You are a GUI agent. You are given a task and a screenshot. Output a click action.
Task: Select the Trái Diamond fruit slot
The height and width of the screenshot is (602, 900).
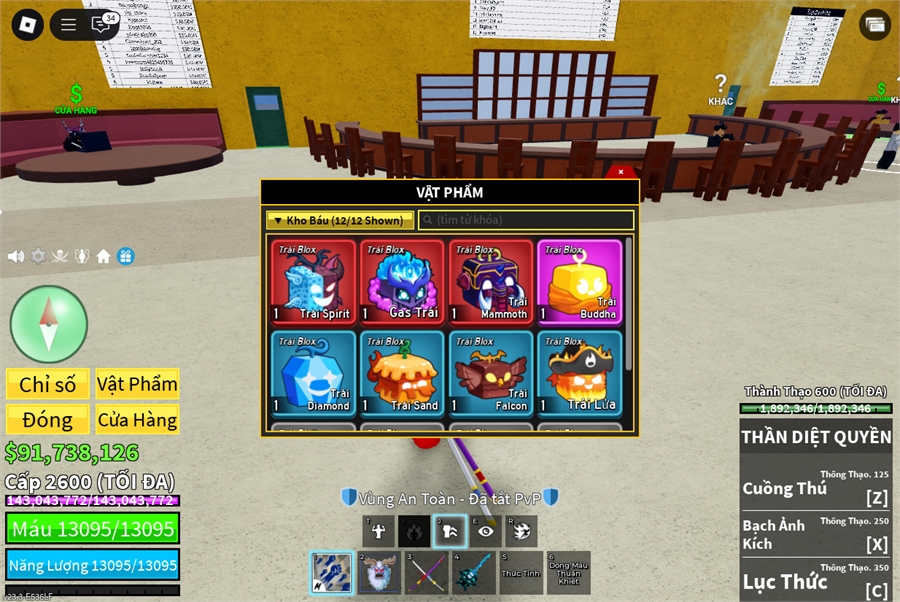(314, 374)
